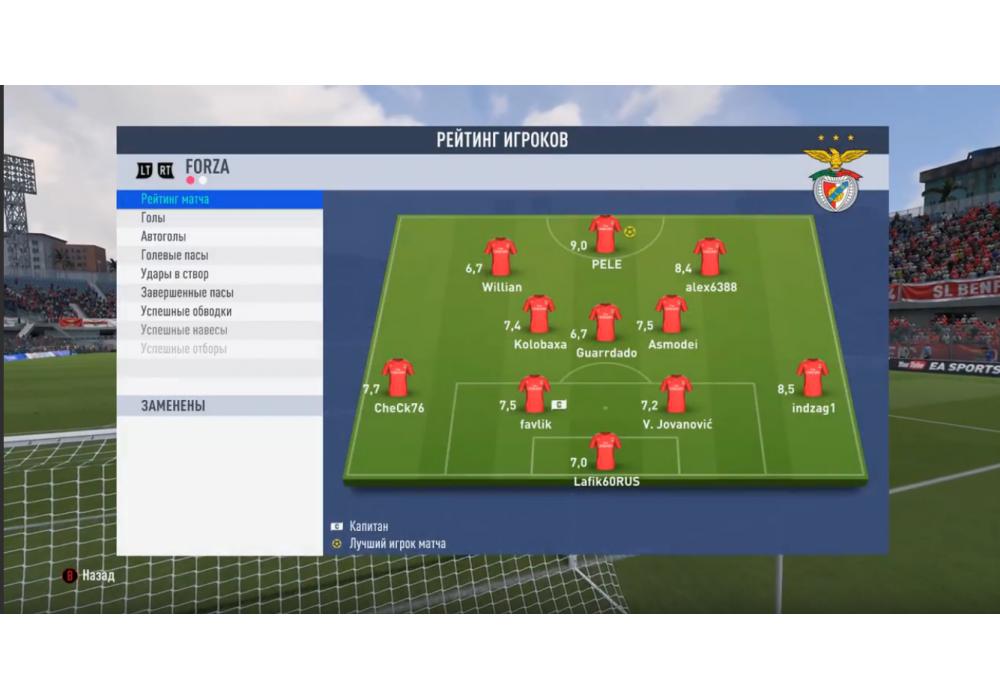Image resolution: width=1000 pixels, height=700 pixels.
Task: Show the Голевые пасы ratings
Action: 175,255
